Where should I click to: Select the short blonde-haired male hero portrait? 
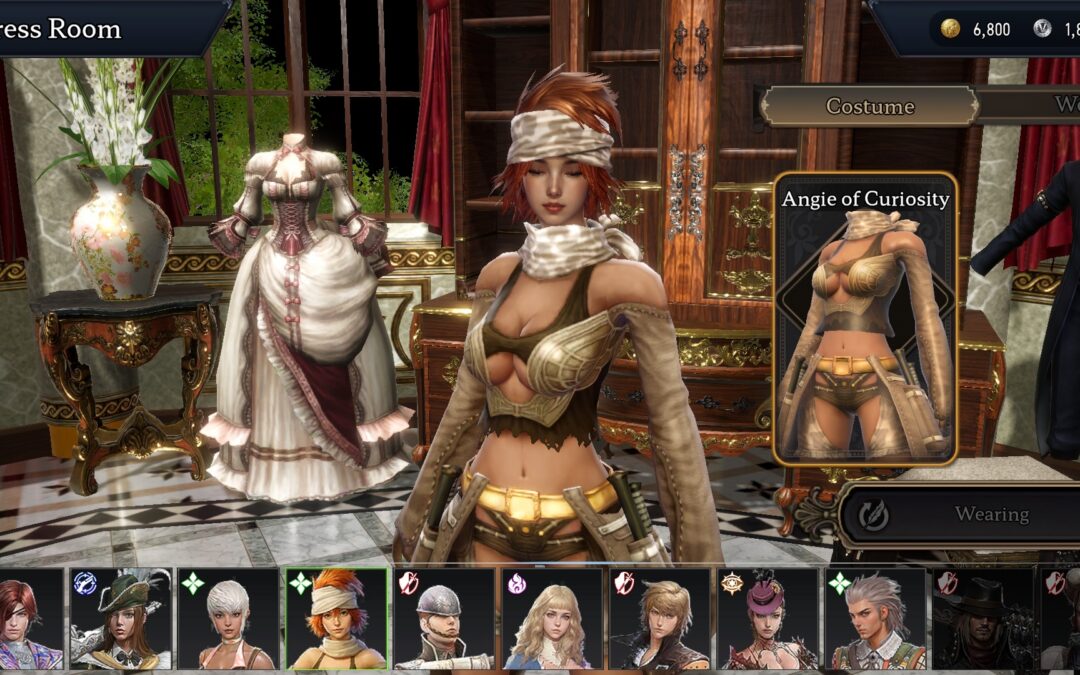(x=660, y=619)
